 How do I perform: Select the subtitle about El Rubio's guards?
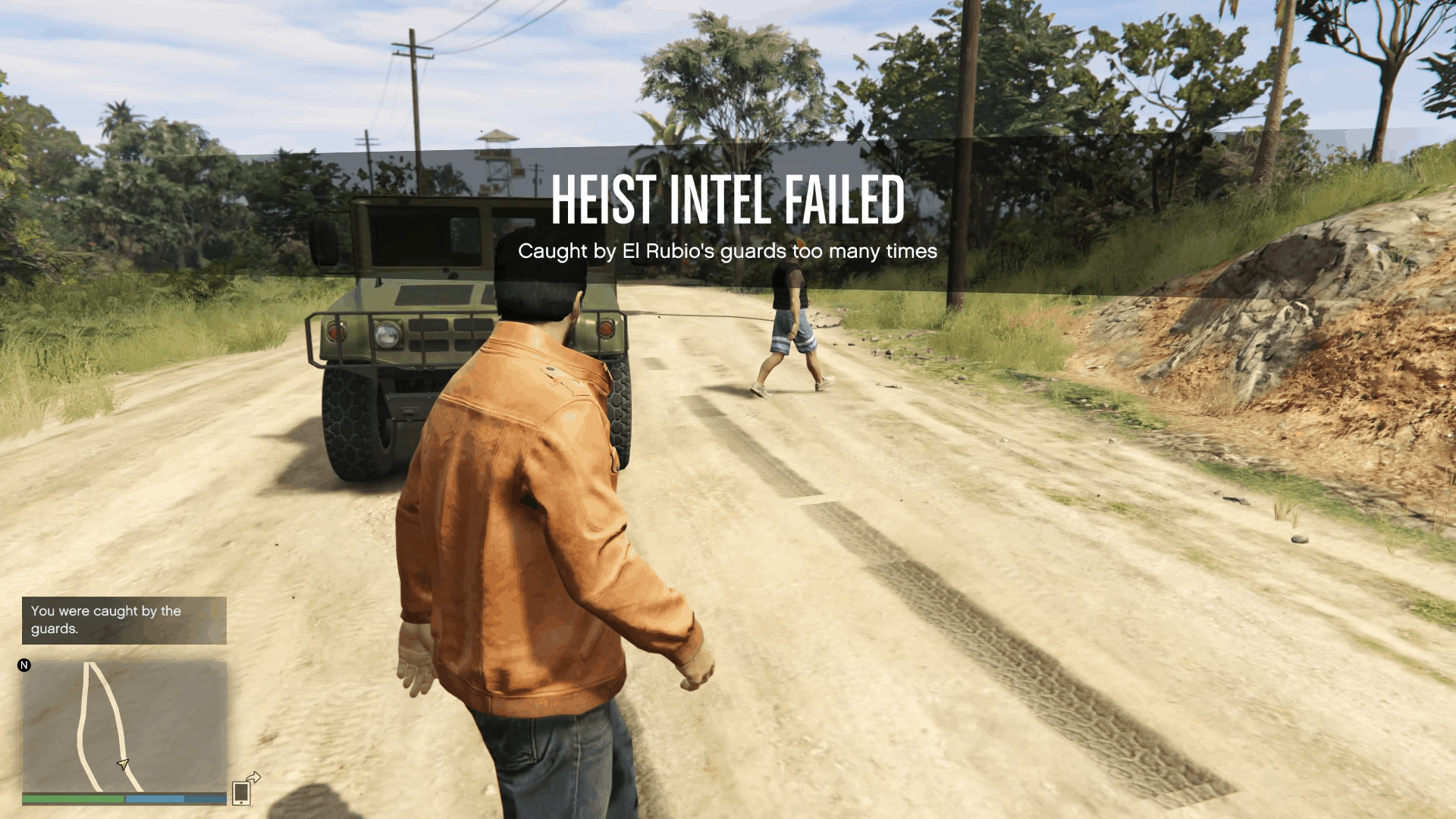coord(727,252)
